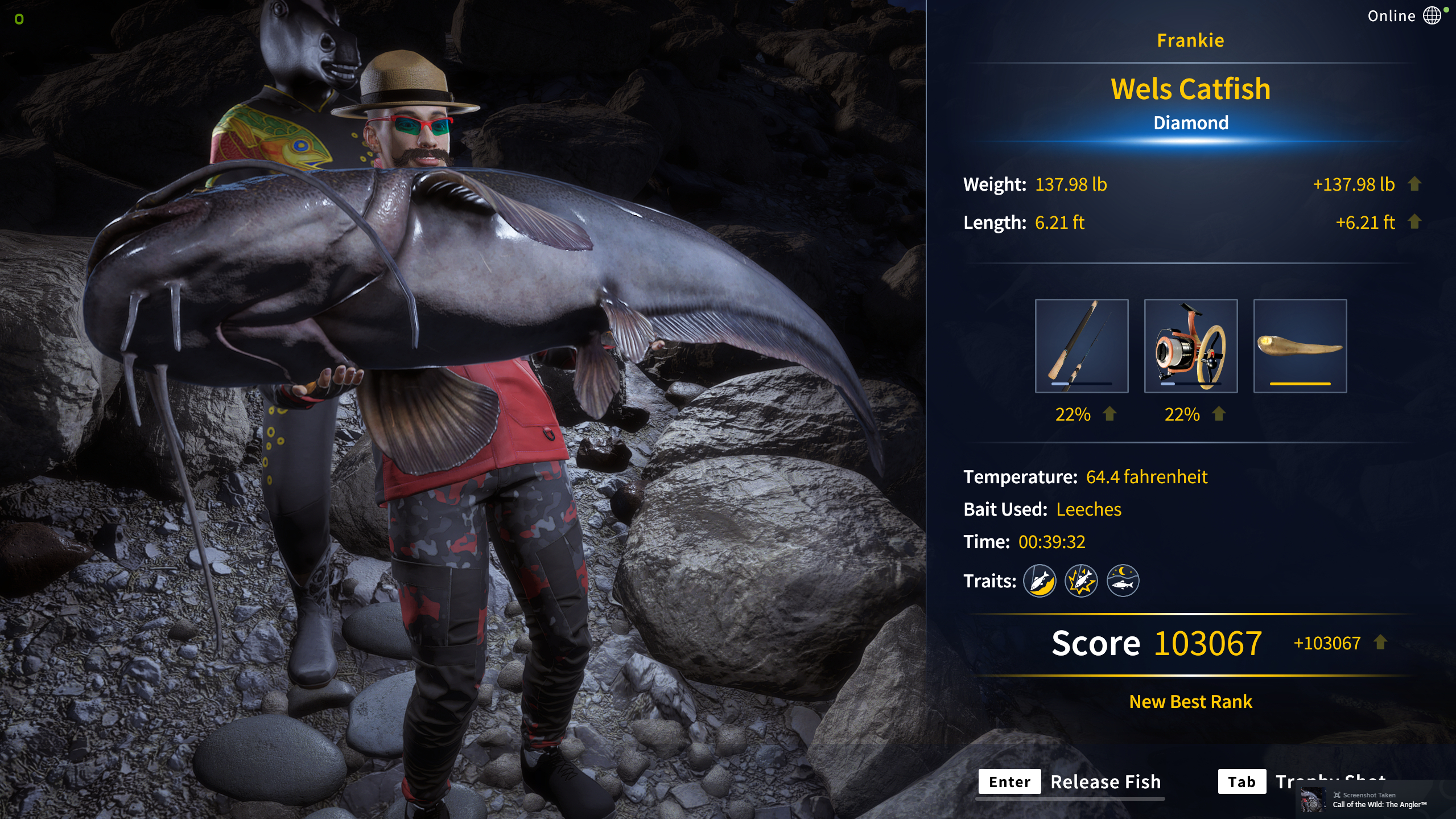Inspect the moon and fish night trait icon
Viewport: 1456px width, 819px height.
1123,581
